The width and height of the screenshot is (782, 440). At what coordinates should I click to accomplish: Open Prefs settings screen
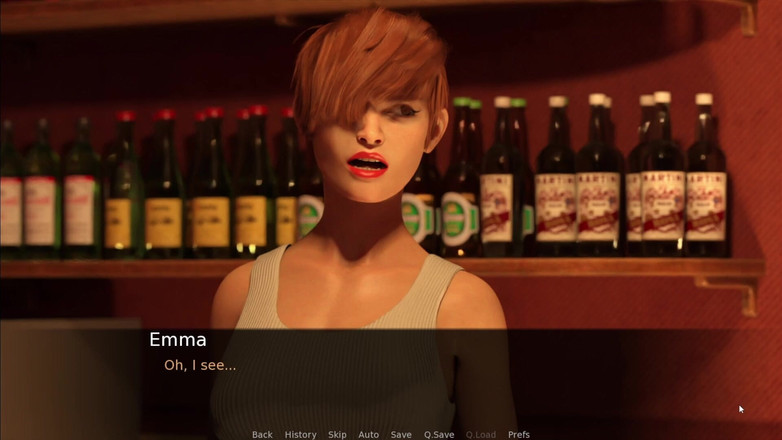519,434
